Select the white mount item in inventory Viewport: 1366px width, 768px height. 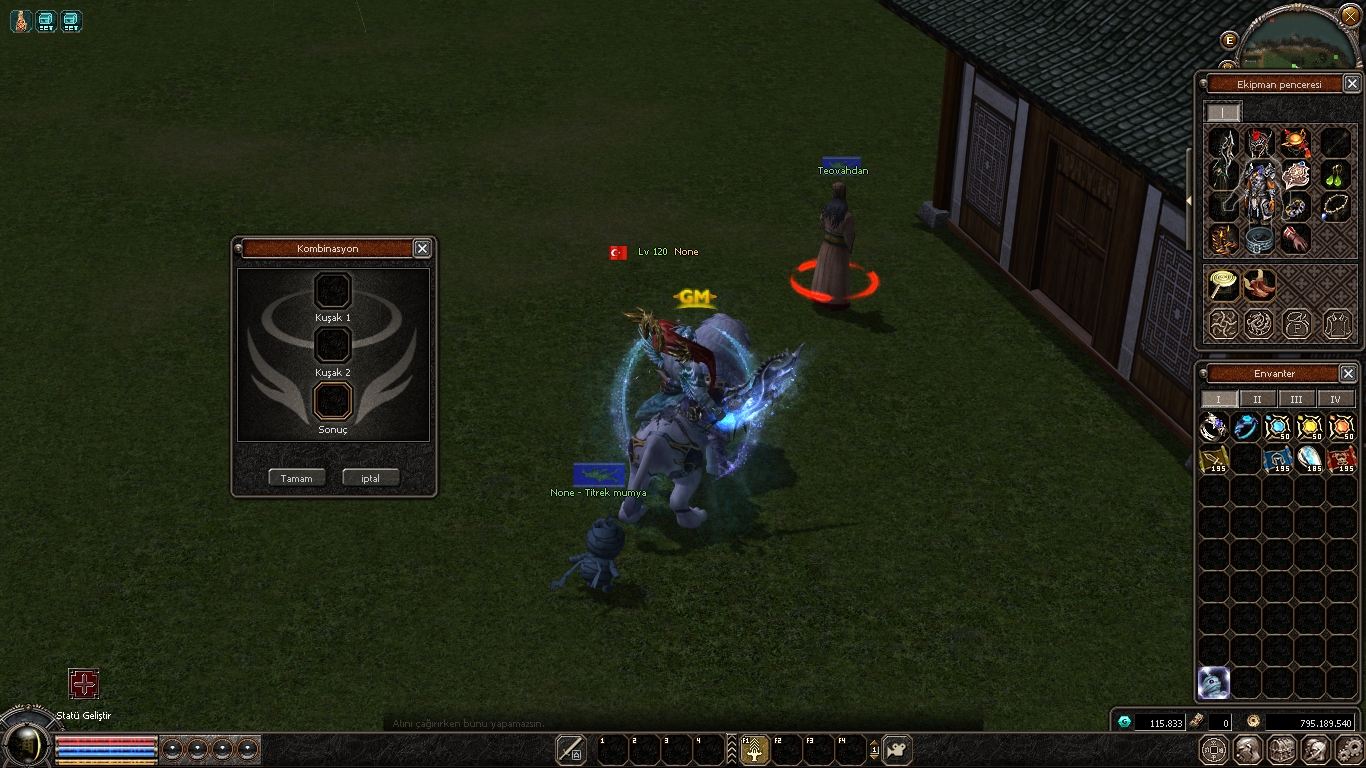coord(1214,682)
